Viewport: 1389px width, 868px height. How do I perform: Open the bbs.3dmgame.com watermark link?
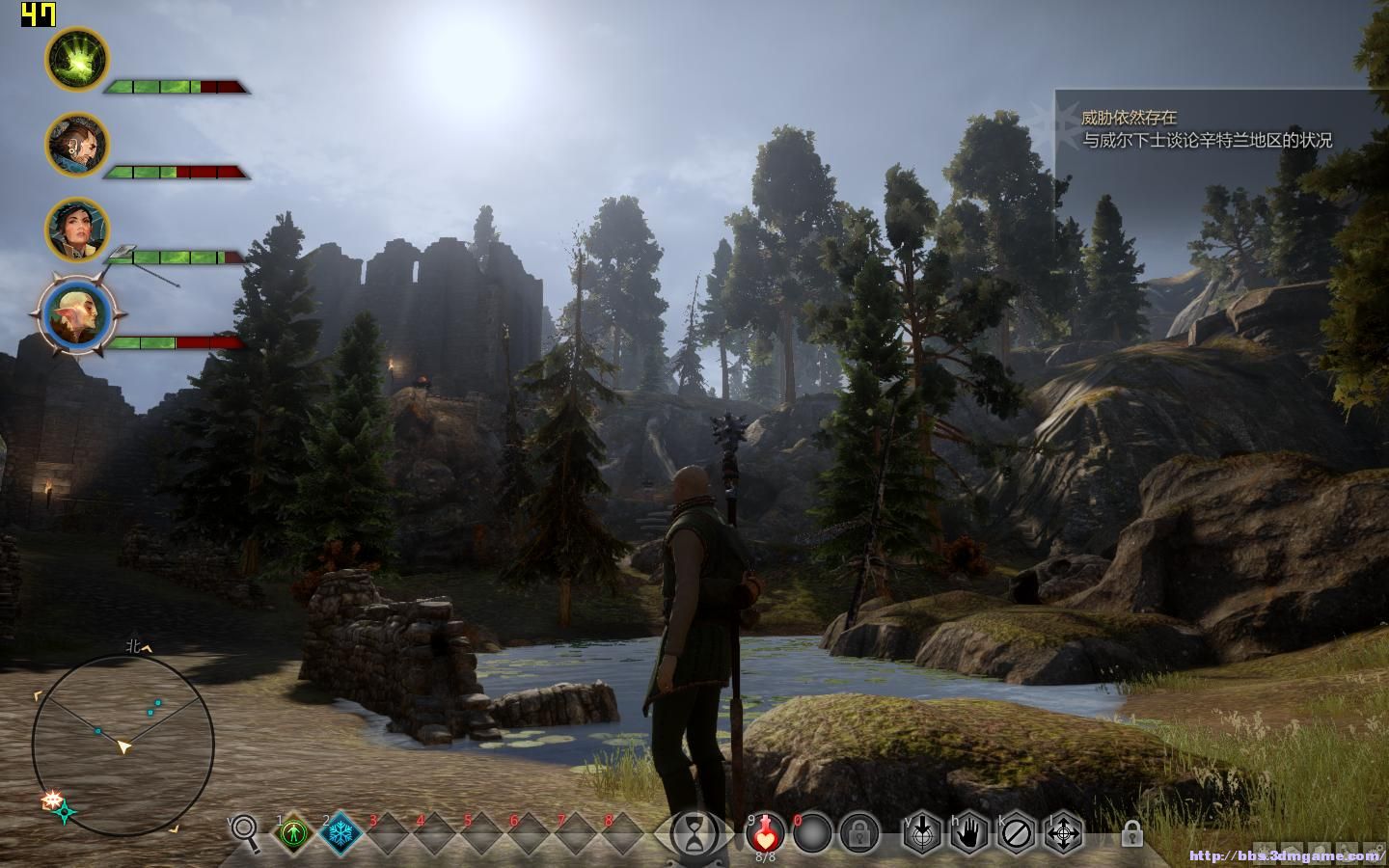tap(1286, 855)
